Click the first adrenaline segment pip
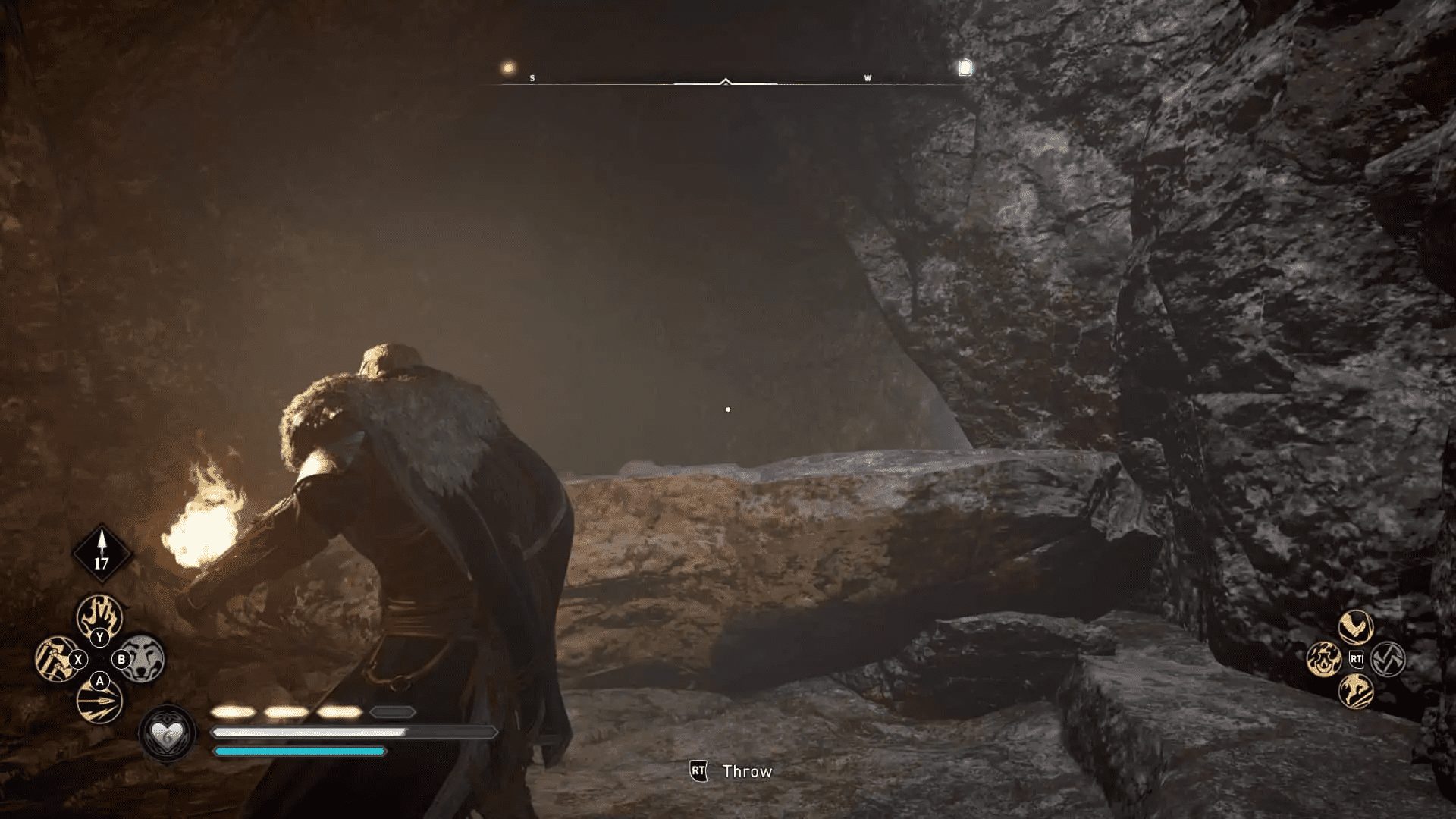Screen dimensions: 1456x819 233,713
